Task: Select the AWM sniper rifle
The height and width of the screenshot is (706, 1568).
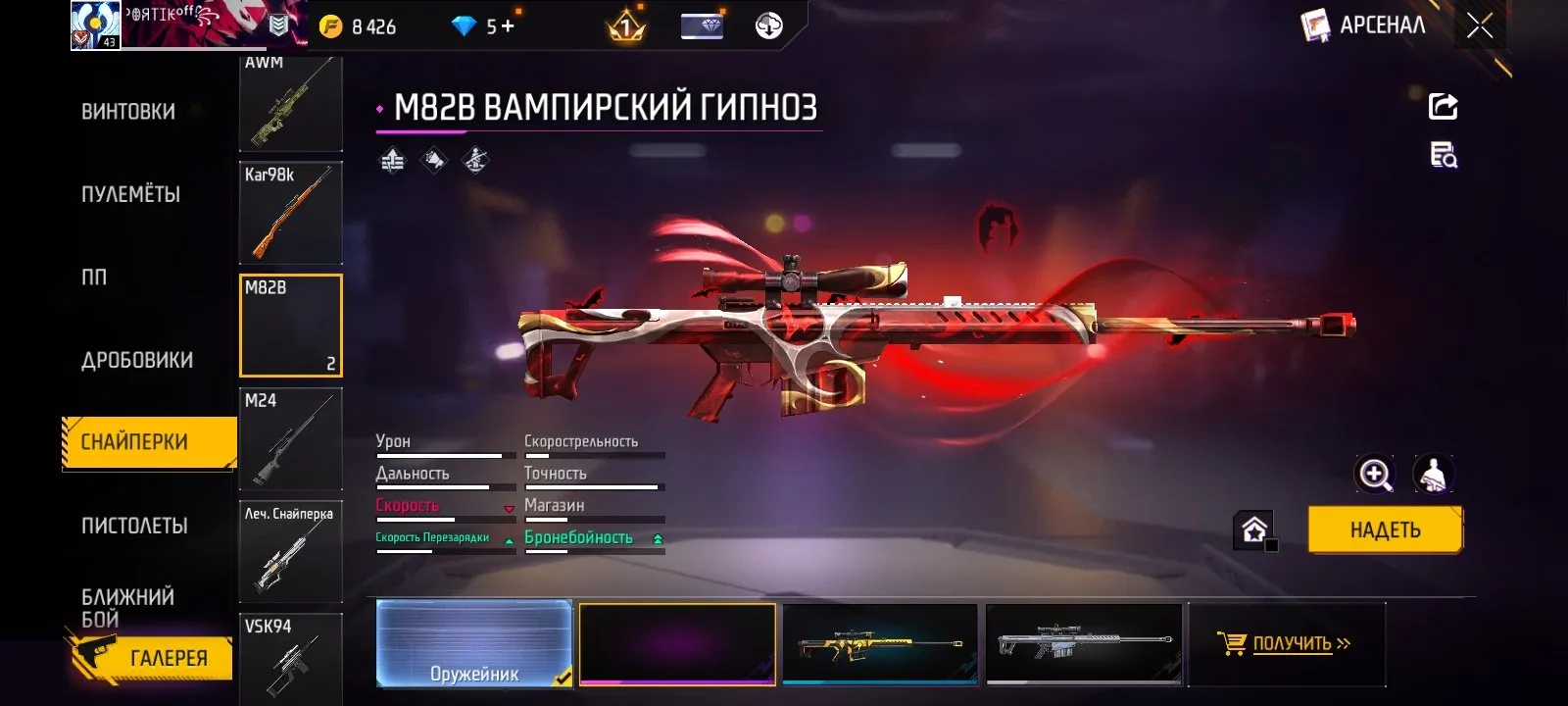Action: [x=290, y=104]
